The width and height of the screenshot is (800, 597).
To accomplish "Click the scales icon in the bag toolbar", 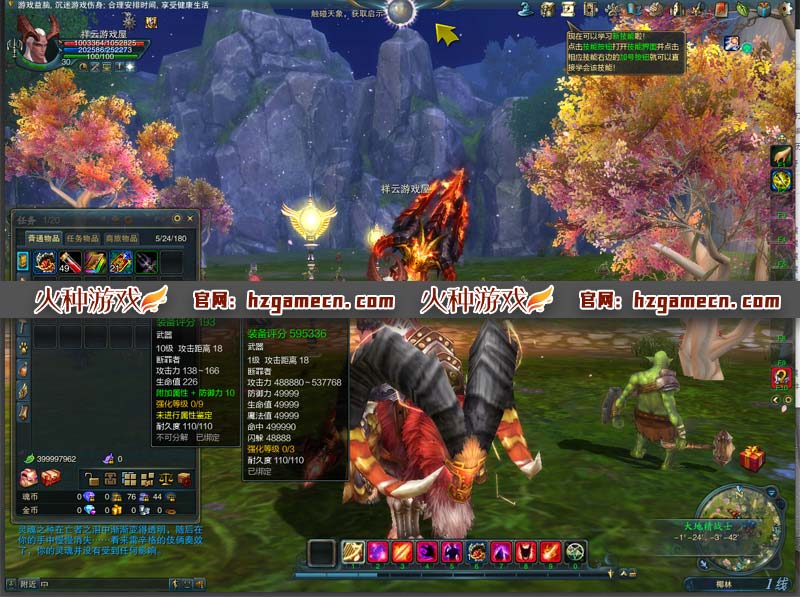I will [164, 480].
